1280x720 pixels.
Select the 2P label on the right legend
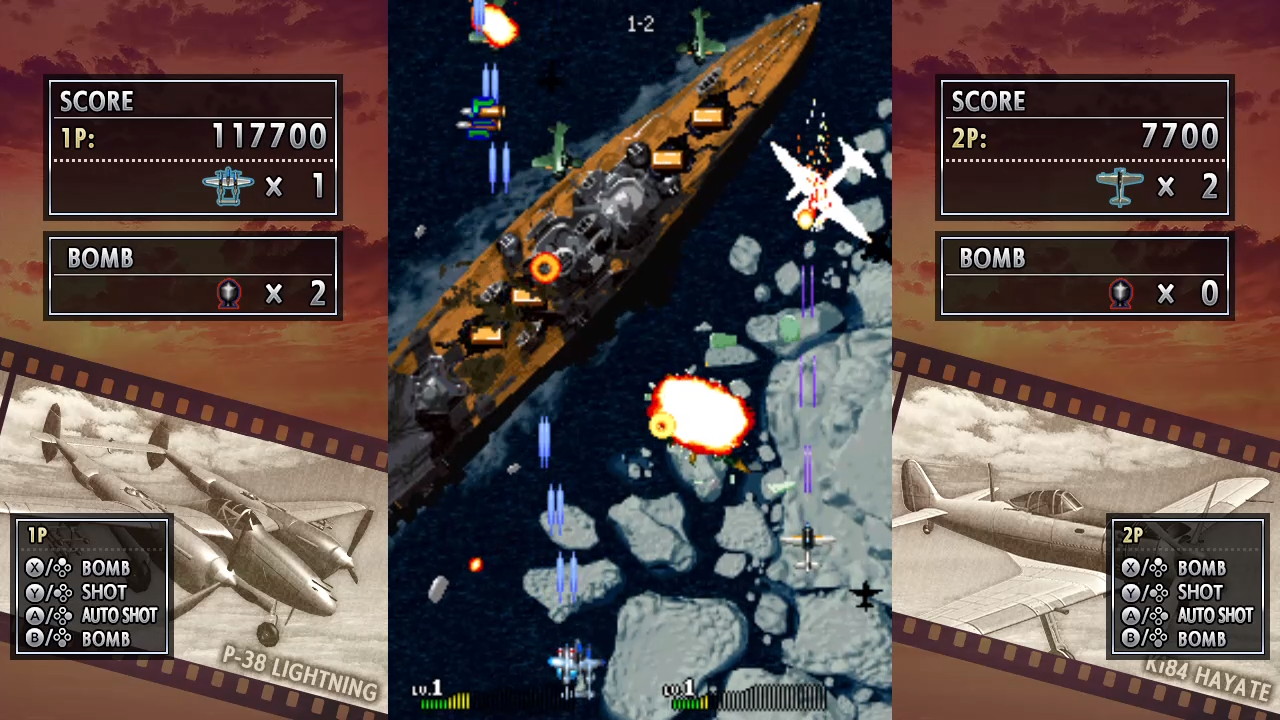click(1131, 536)
